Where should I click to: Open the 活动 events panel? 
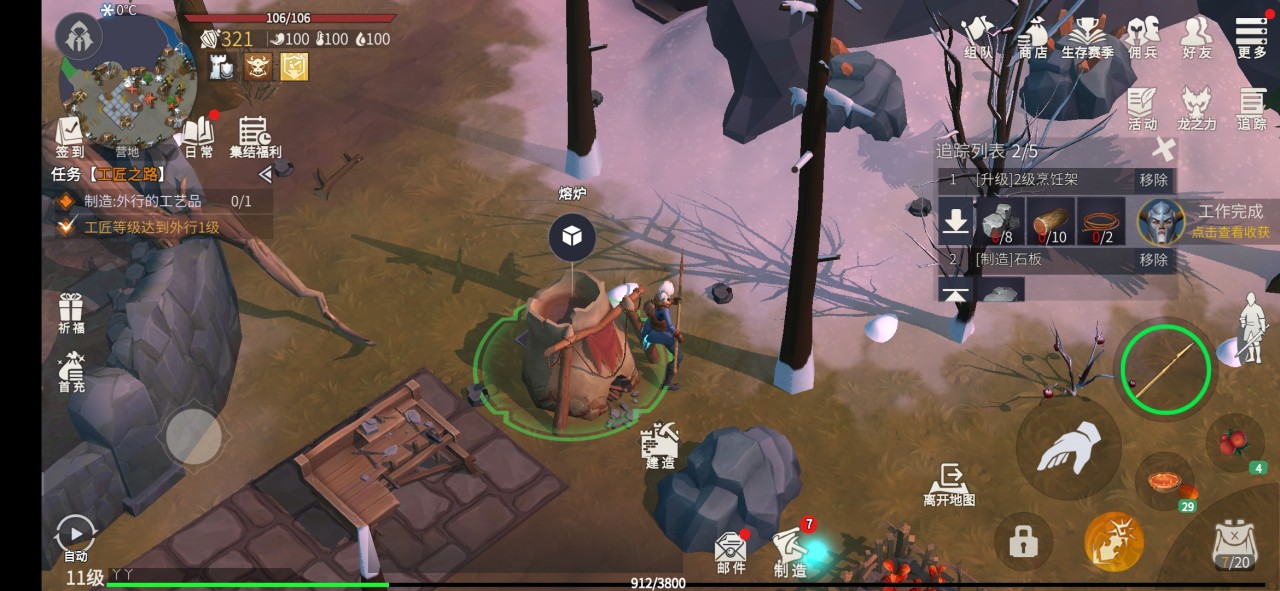pyautogui.click(x=1142, y=108)
